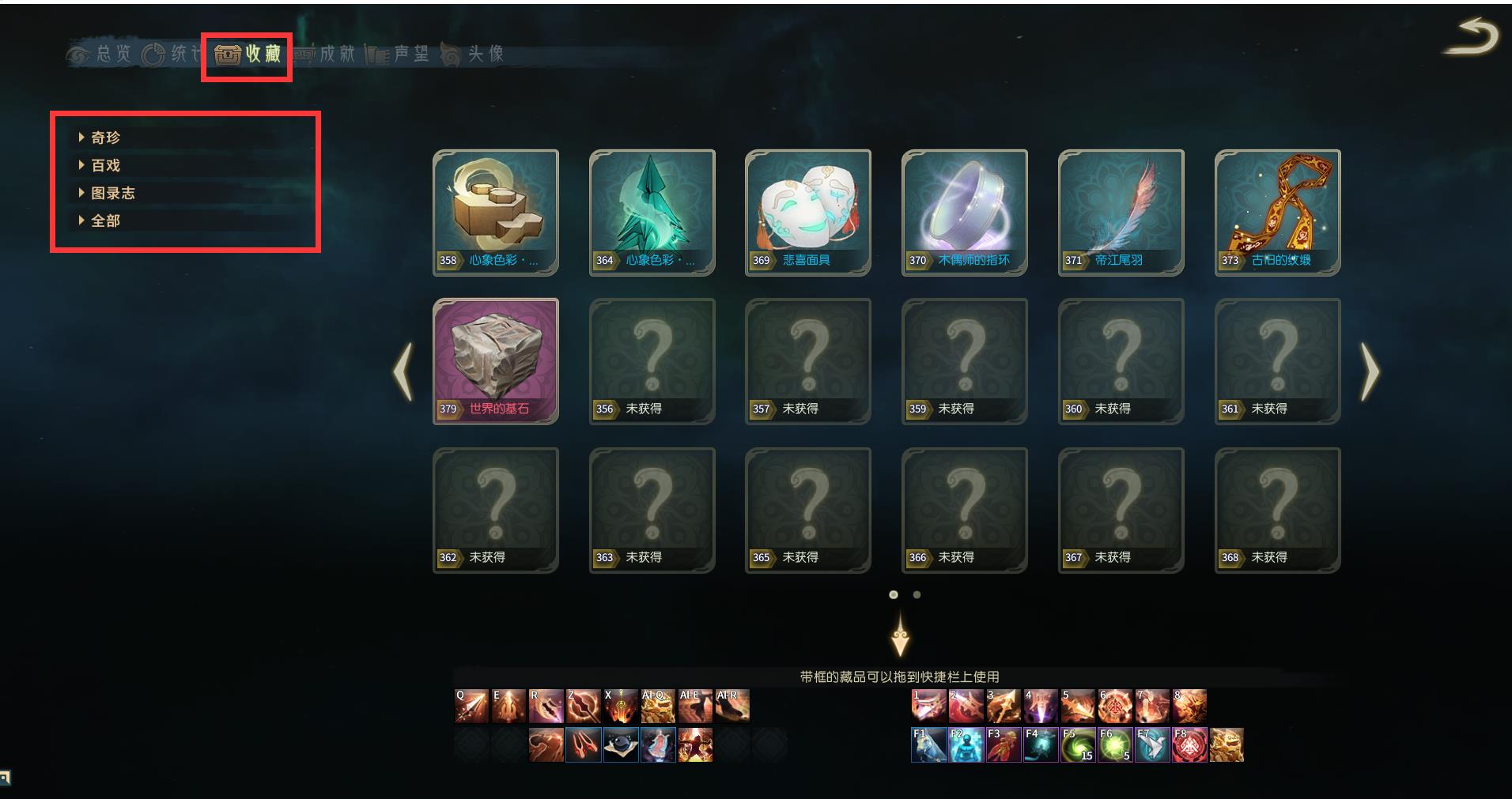Viewport: 1512px width, 799px height.
Task: Select the 收藏 collection tab
Action: tap(248, 54)
